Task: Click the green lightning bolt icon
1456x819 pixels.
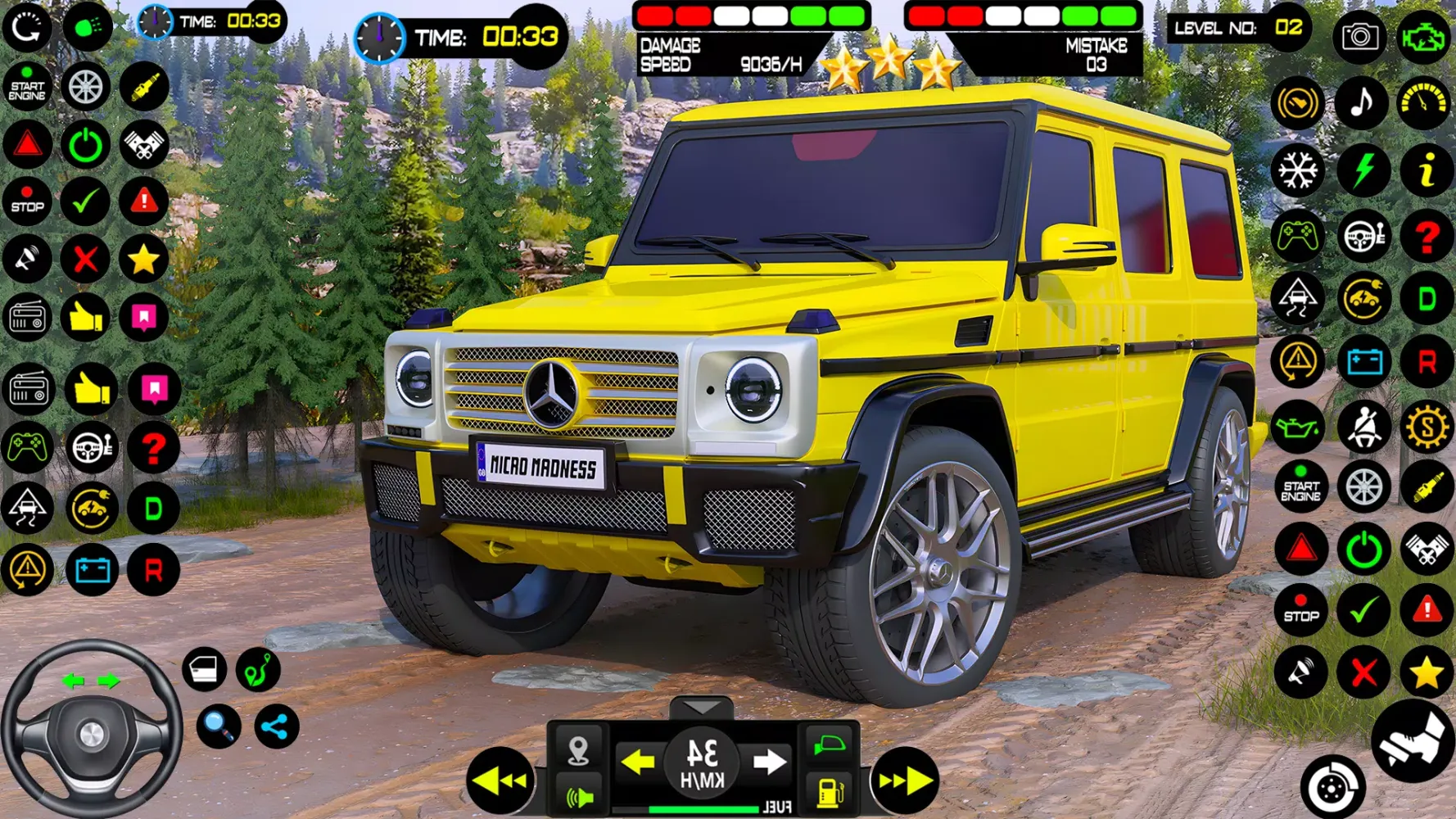Action: 1363,170
